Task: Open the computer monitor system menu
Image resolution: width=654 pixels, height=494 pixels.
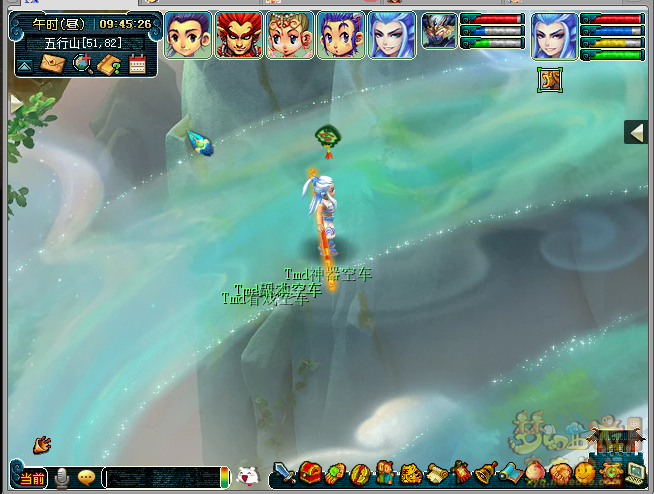Action: 634,472
